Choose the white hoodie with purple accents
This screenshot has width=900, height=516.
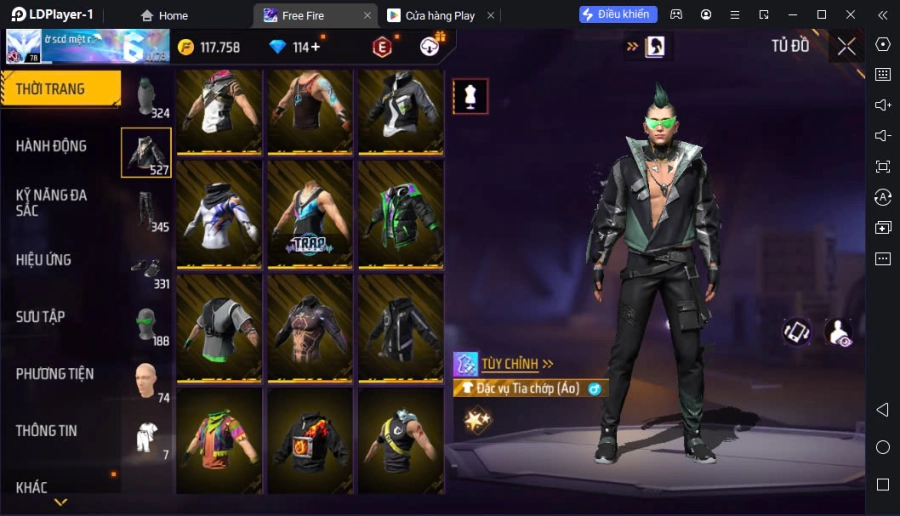tap(220, 212)
